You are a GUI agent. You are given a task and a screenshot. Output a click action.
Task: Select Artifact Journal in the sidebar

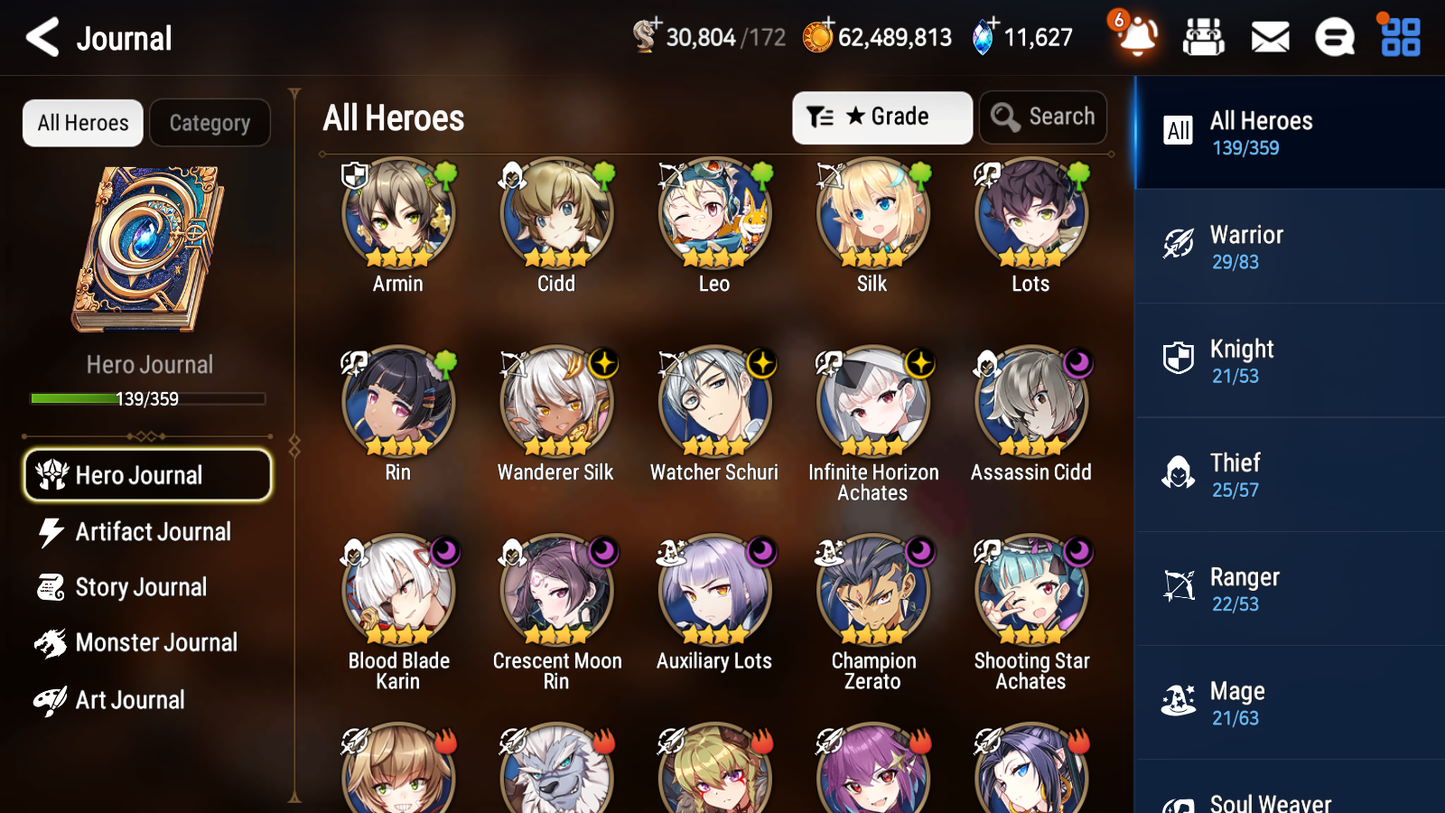pyautogui.click(x=146, y=531)
